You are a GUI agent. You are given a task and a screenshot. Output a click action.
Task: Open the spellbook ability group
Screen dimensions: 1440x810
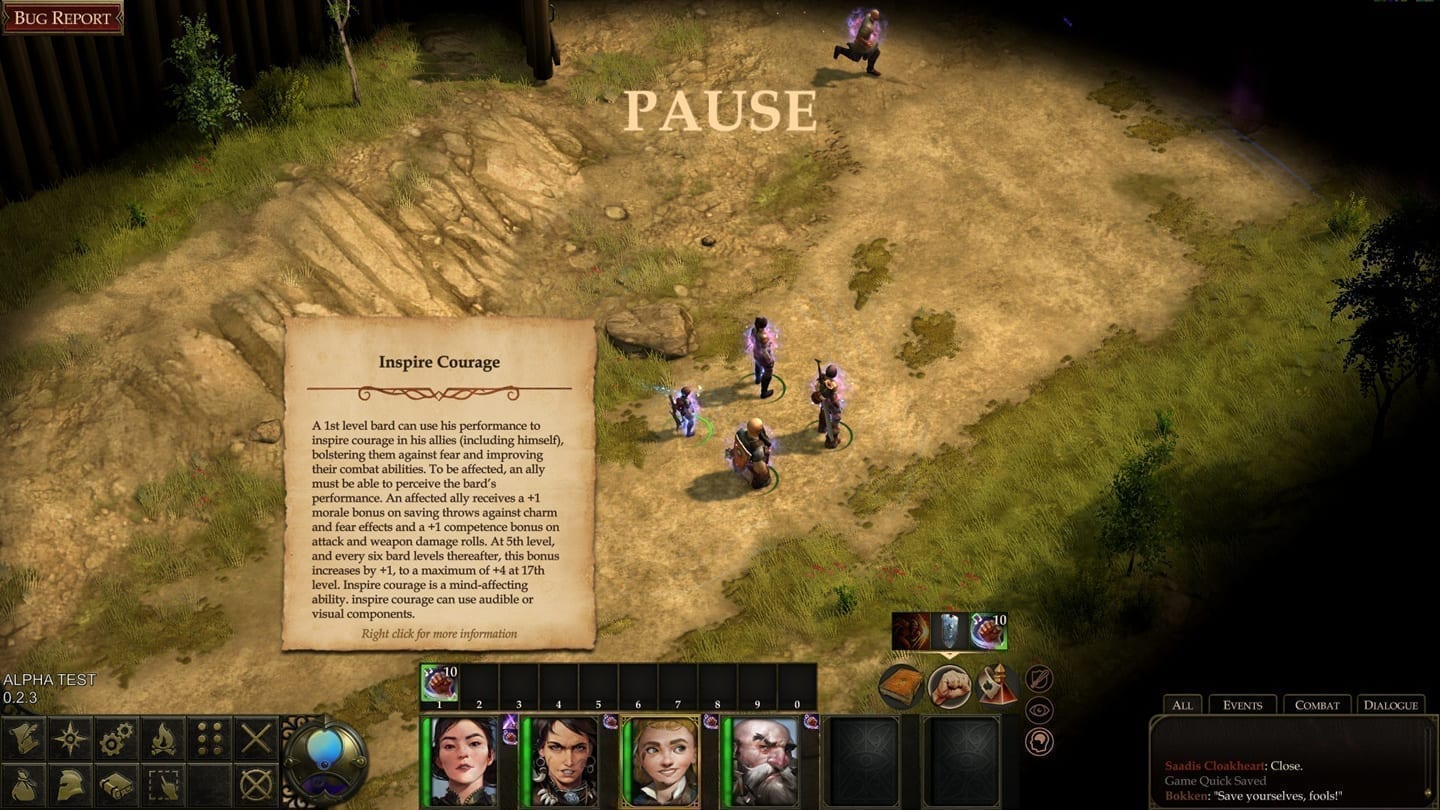(x=901, y=686)
